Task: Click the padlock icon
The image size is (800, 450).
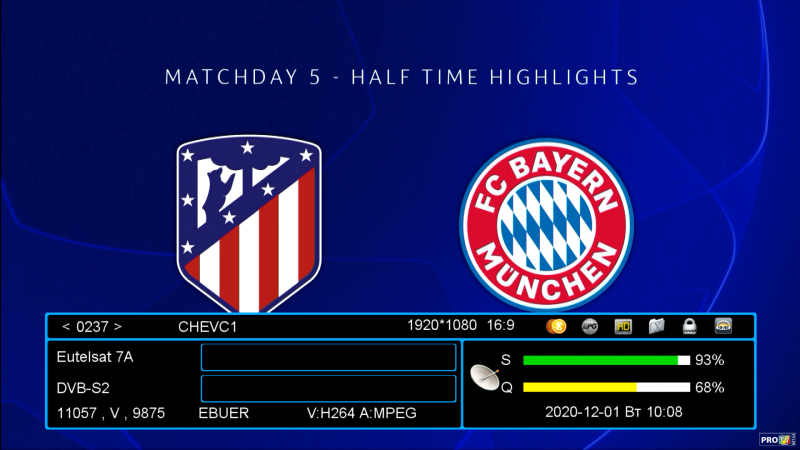Action: pyautogui.click(x=689, y=326)
